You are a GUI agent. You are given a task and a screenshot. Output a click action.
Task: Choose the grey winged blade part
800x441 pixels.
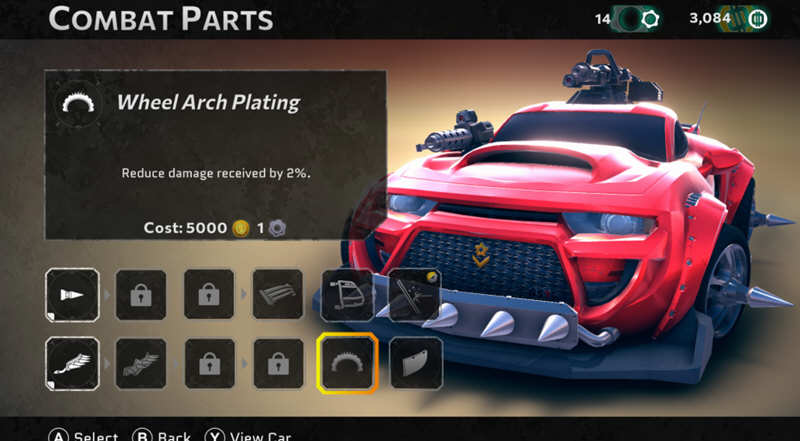point(141,363)
